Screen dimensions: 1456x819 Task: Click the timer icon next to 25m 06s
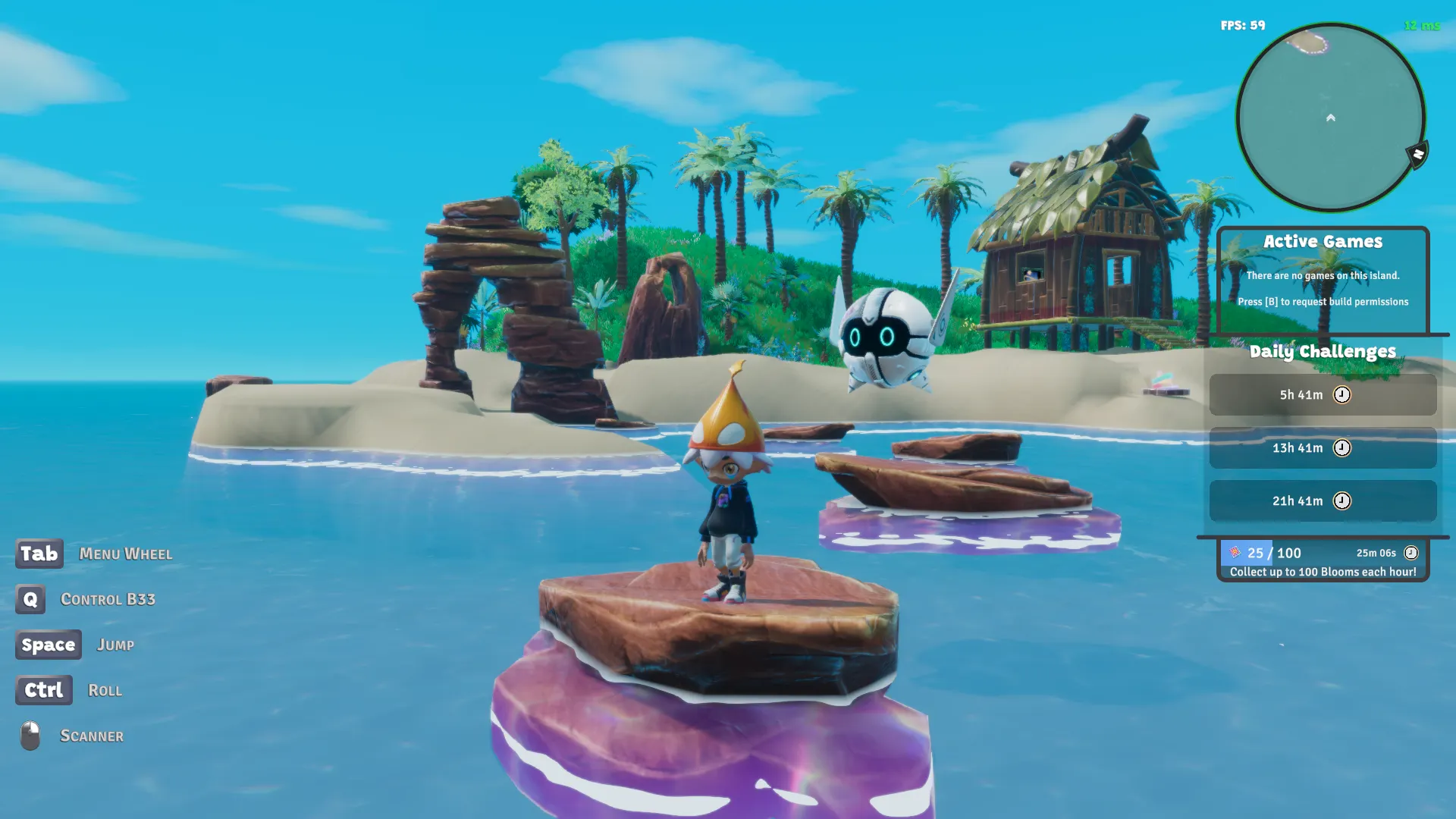coord(1411,553)
